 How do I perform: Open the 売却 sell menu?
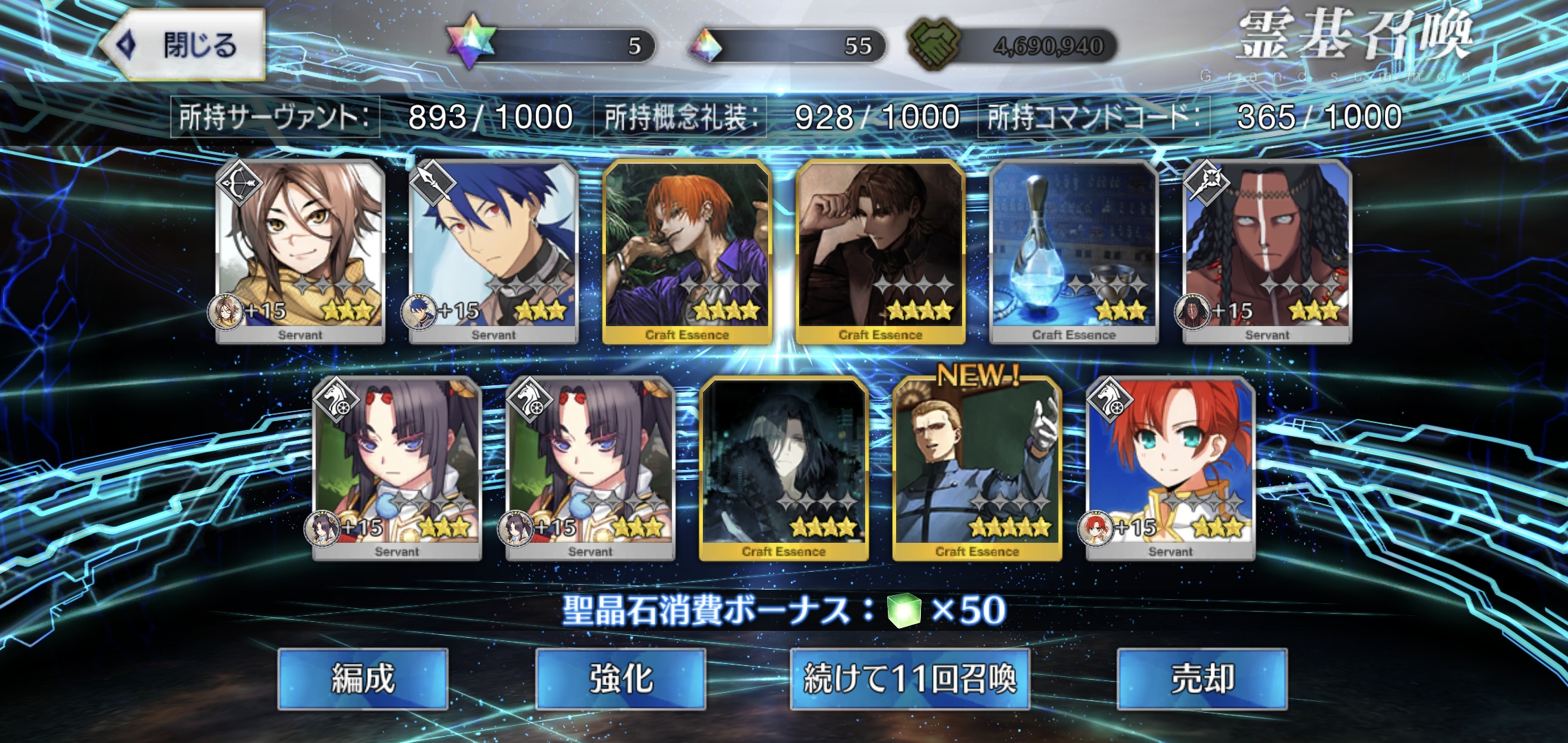pyautogui.click(x=1201, y=678)
